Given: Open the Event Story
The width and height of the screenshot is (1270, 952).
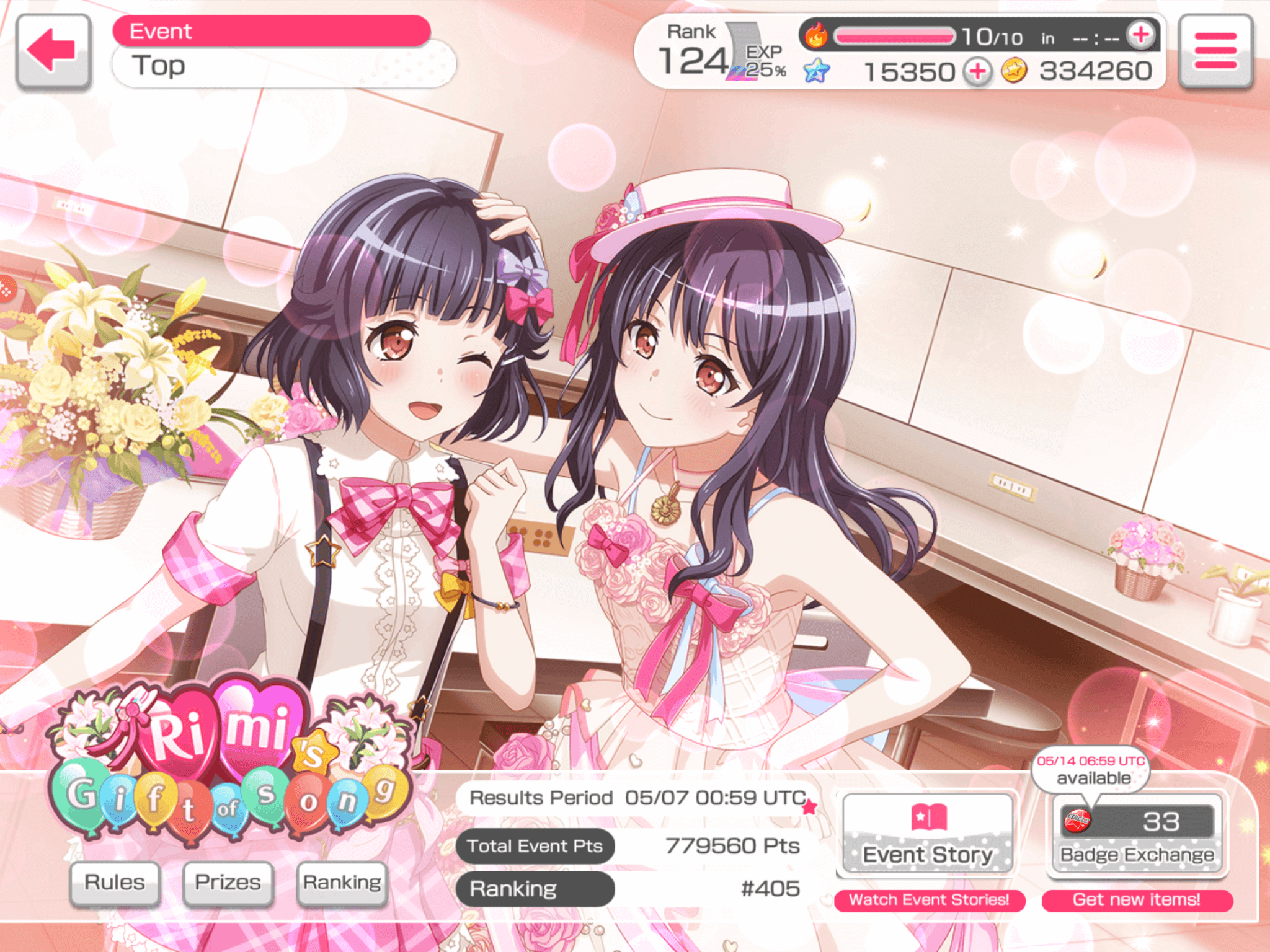Looking at the screenshot, I should pos(928,834).
